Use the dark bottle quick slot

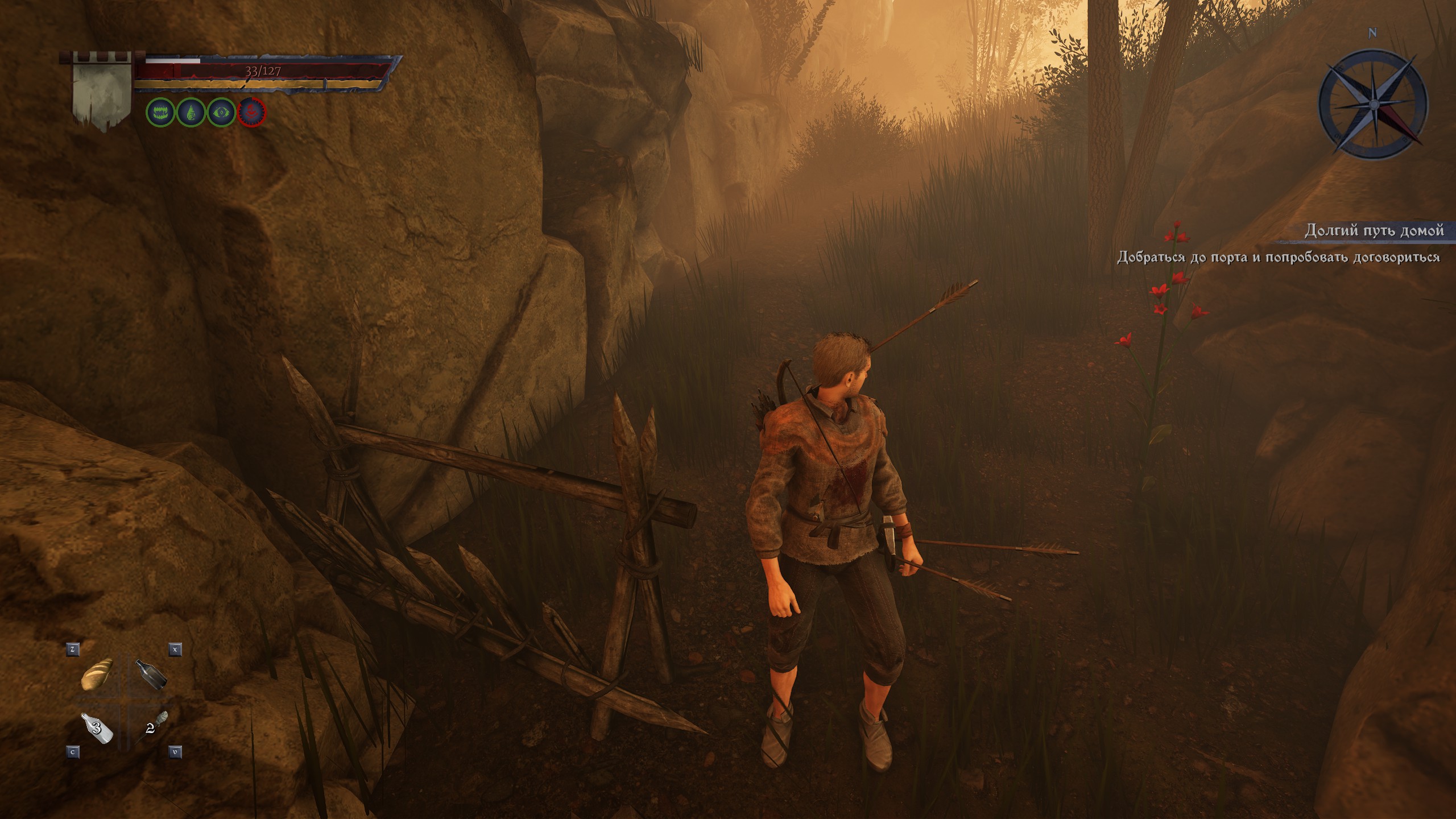click(x=151, y=675)
